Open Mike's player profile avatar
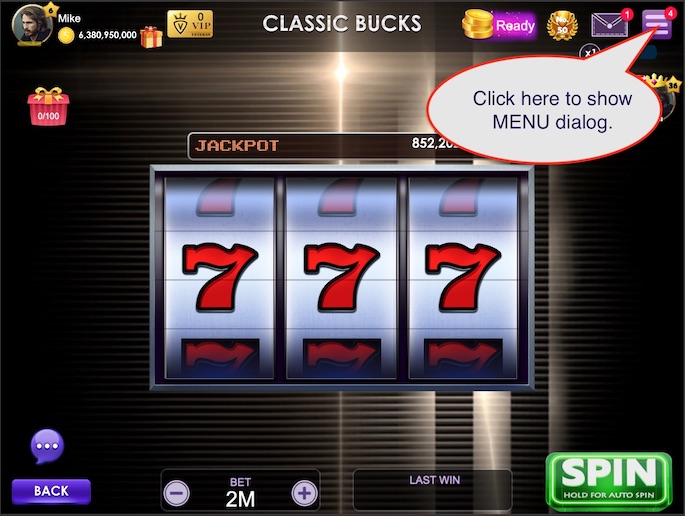685x516 pixels. click(29, 25)
